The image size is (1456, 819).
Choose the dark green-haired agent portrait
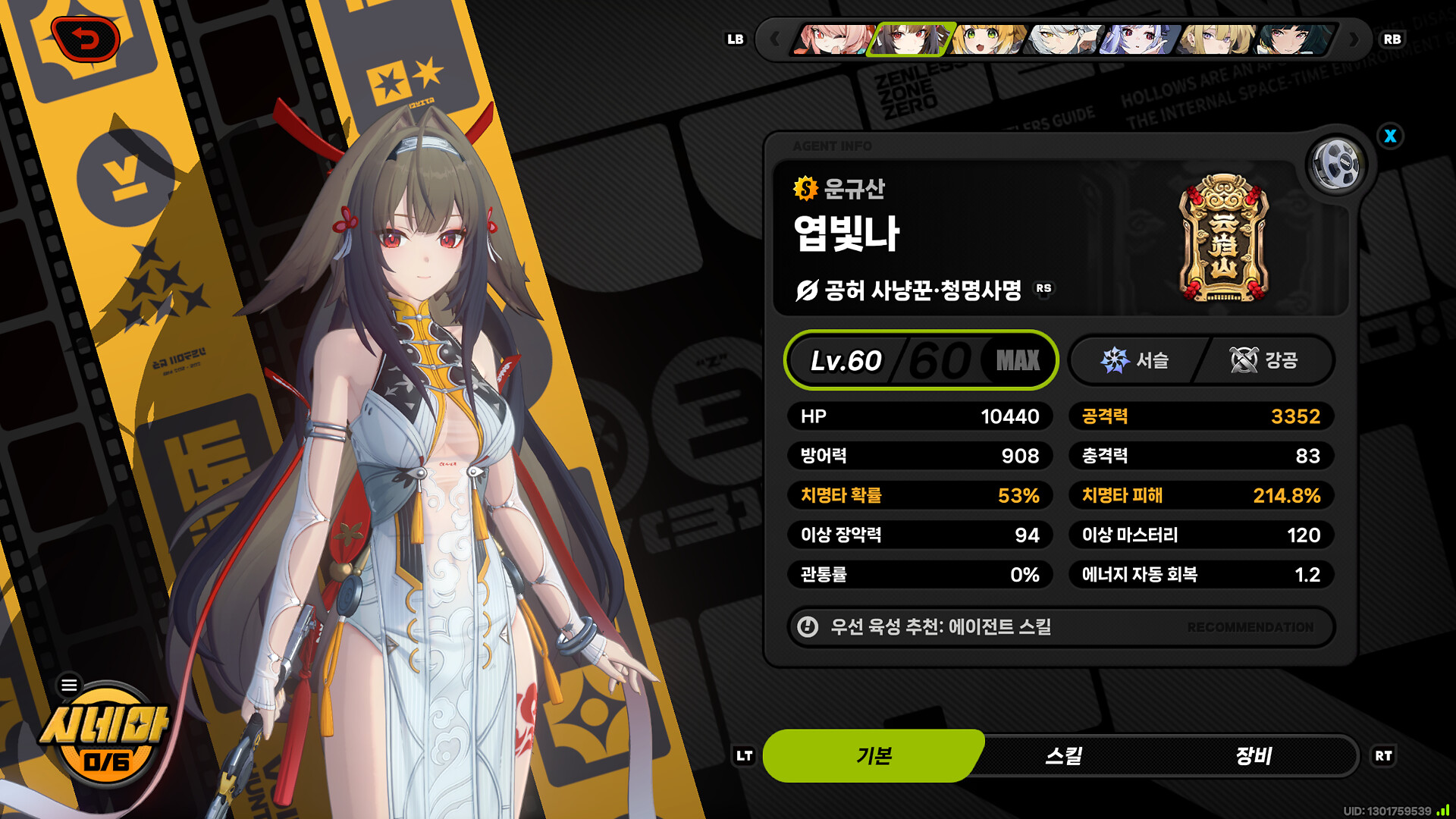pos(1292,39)
